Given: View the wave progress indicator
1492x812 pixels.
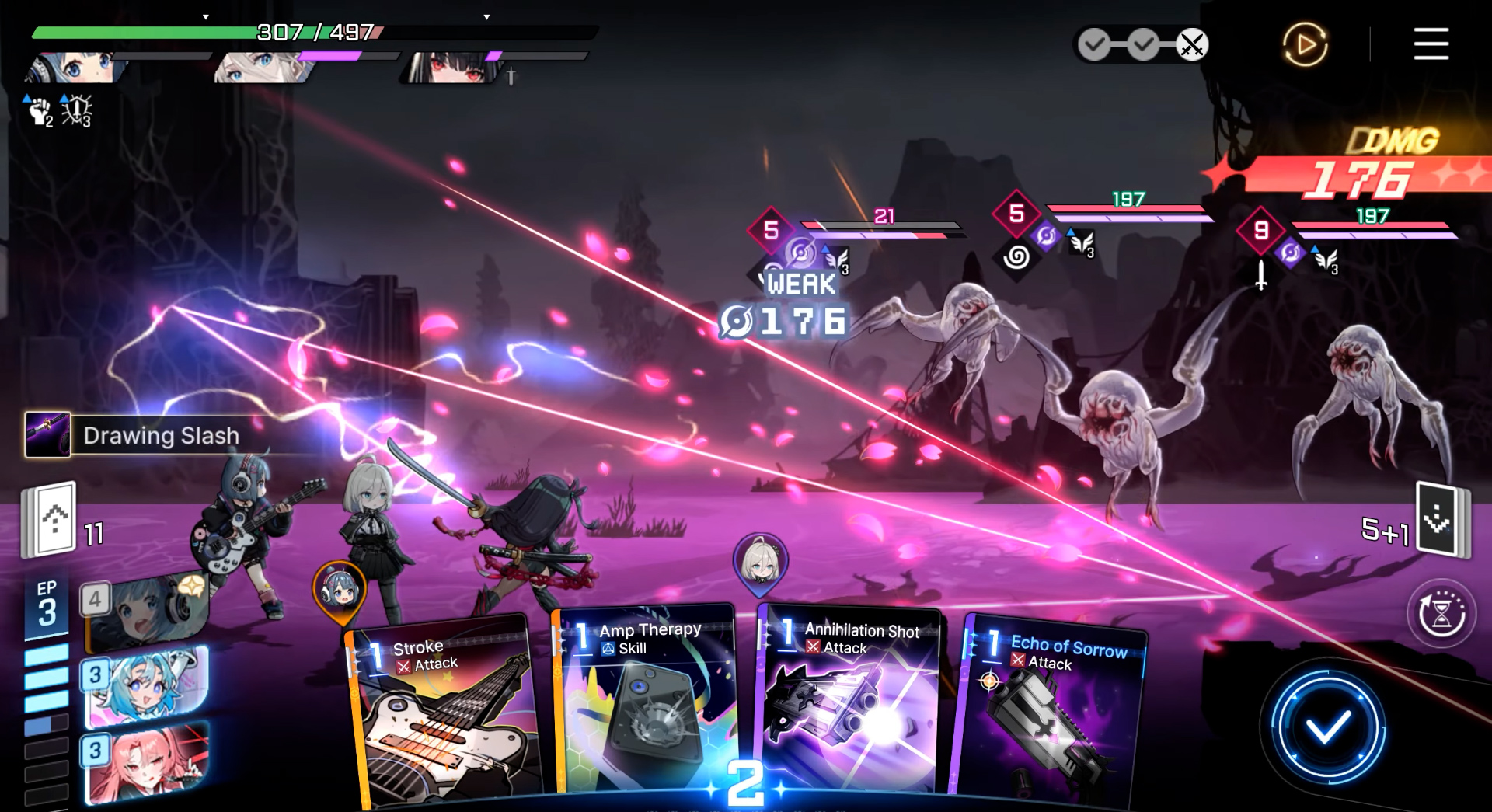Looking at the screenshot, I should click(1142, 45).
